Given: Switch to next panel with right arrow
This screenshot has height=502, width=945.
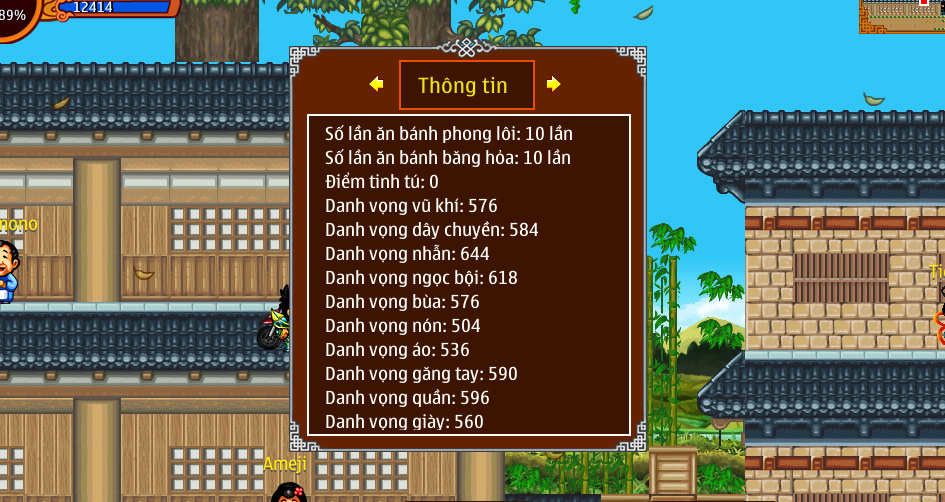Looking at the screenshot, I should click(x=553, y=85).
